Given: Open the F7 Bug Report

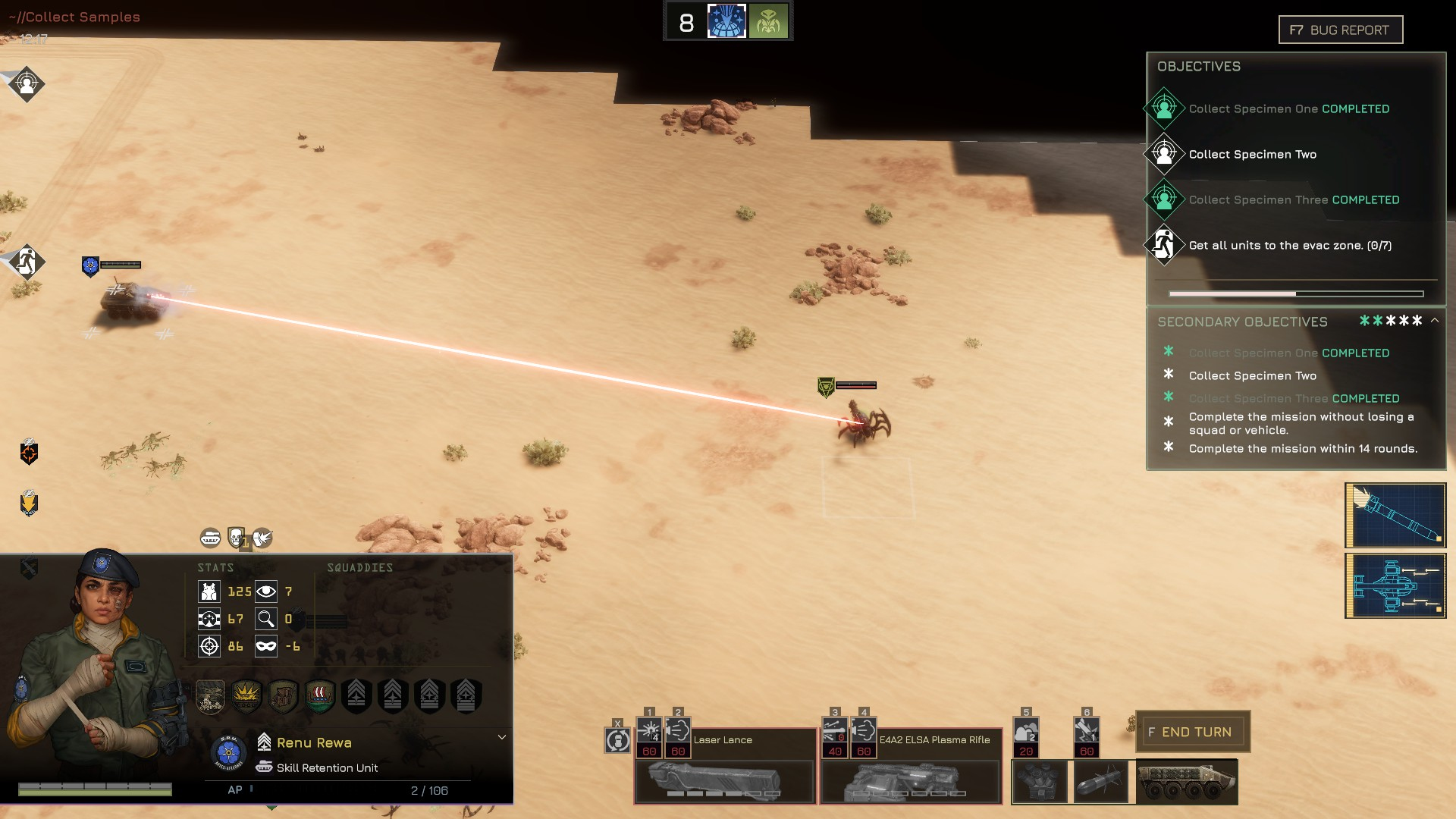Looking at the screenshot, I should tap(1340, 30).
